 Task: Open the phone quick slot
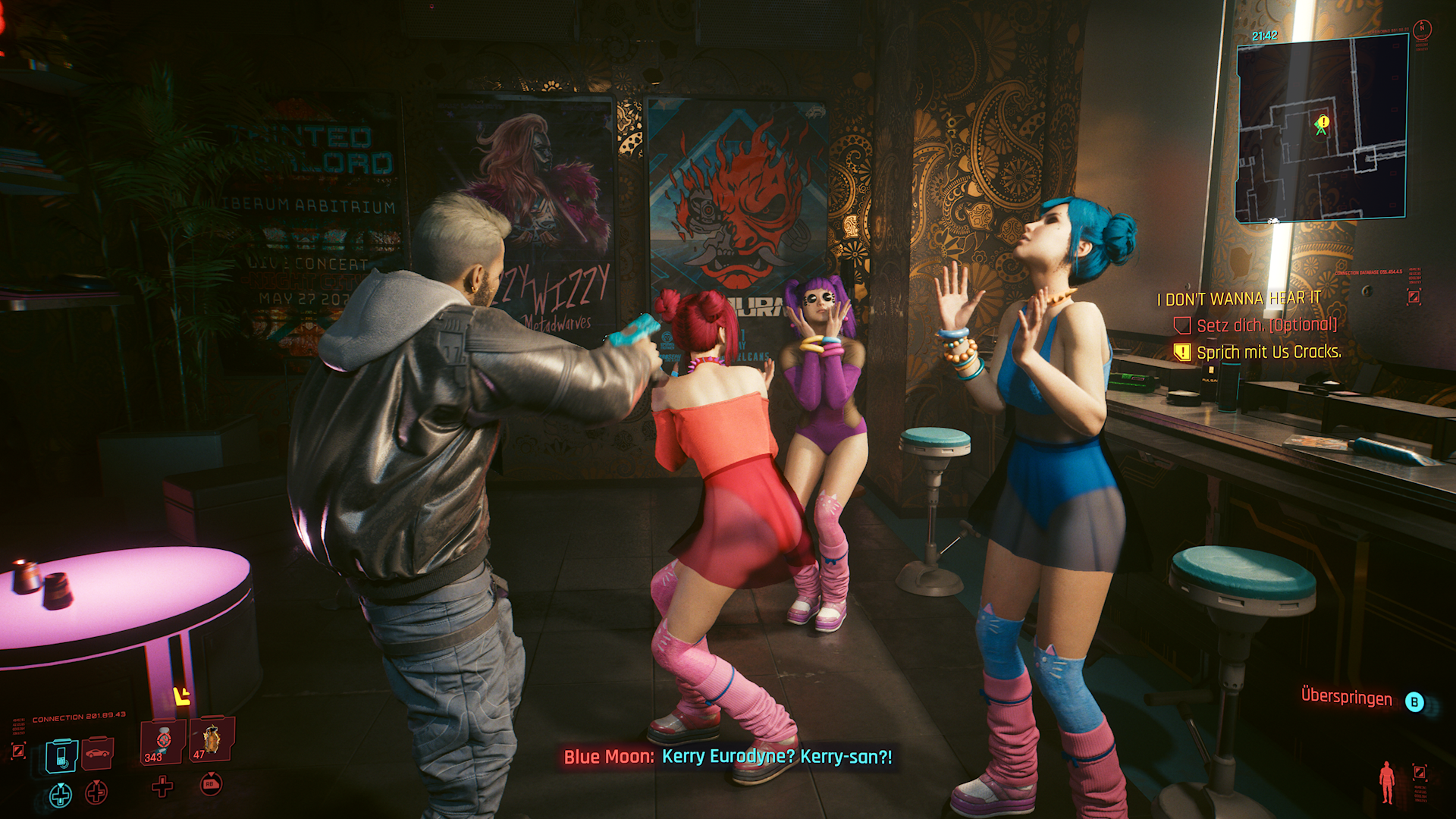pos(61,756)
